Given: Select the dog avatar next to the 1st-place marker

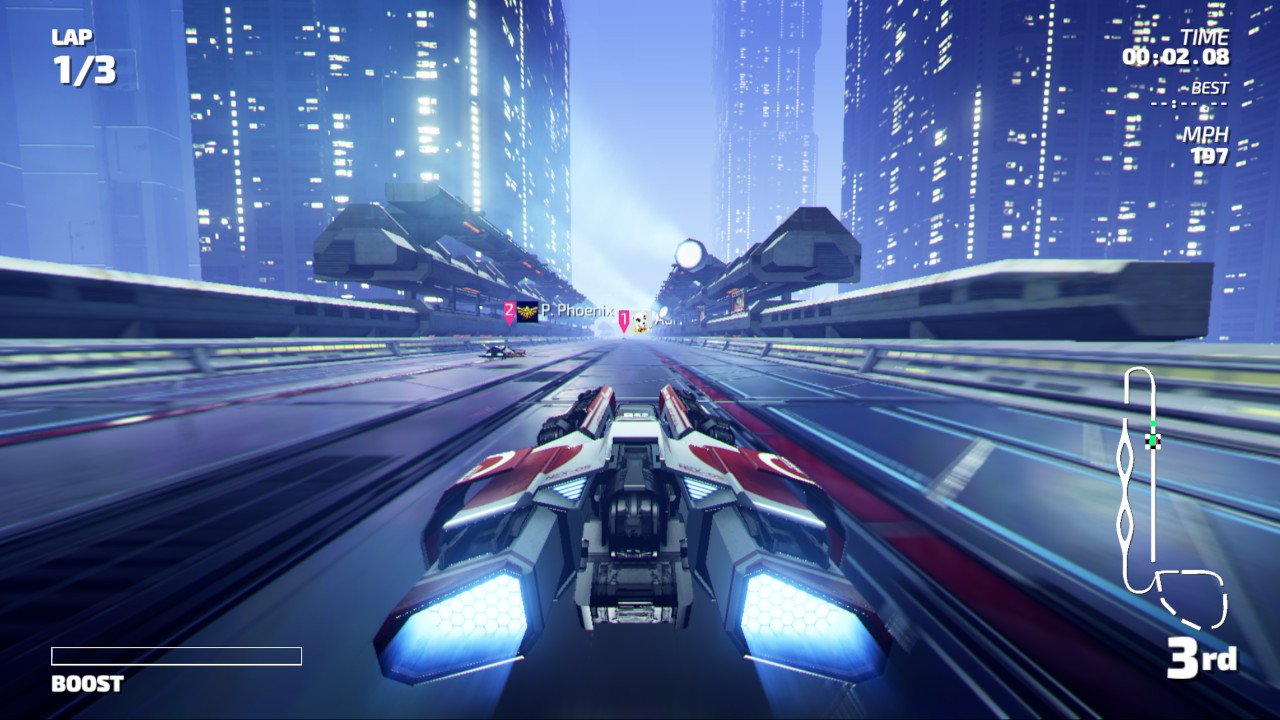Looking at the screenshot, I should [641, 322].
